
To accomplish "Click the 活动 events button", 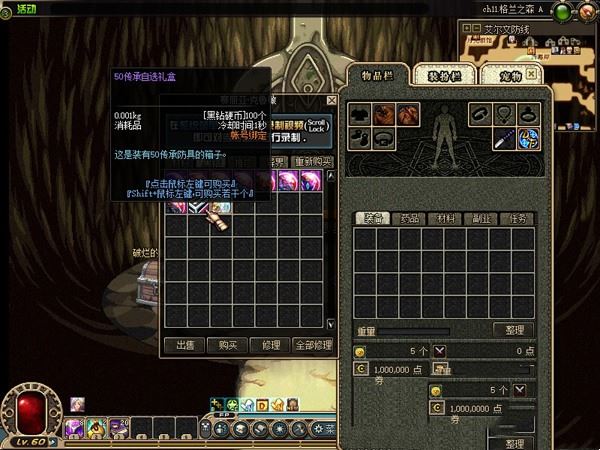I will pos(20,8).
